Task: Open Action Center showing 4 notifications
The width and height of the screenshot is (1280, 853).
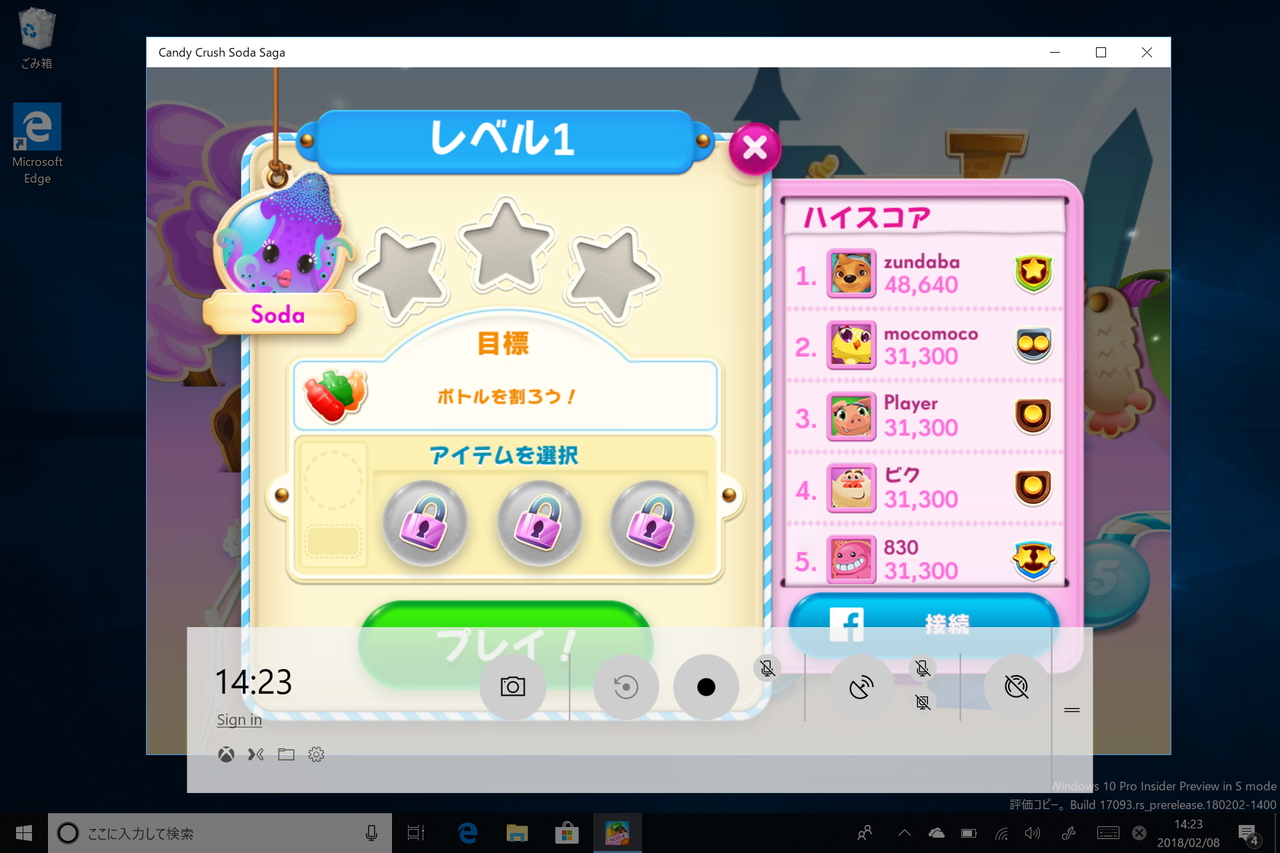Action: point(1248,832)
